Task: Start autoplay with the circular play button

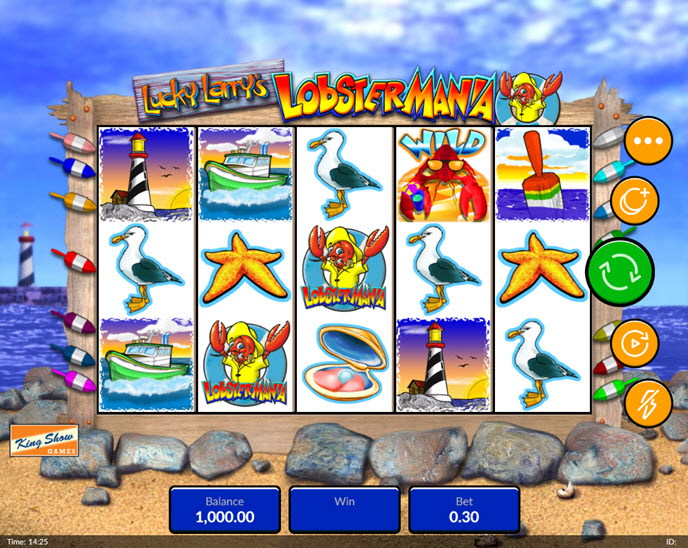Action: [x=635, y=344]
